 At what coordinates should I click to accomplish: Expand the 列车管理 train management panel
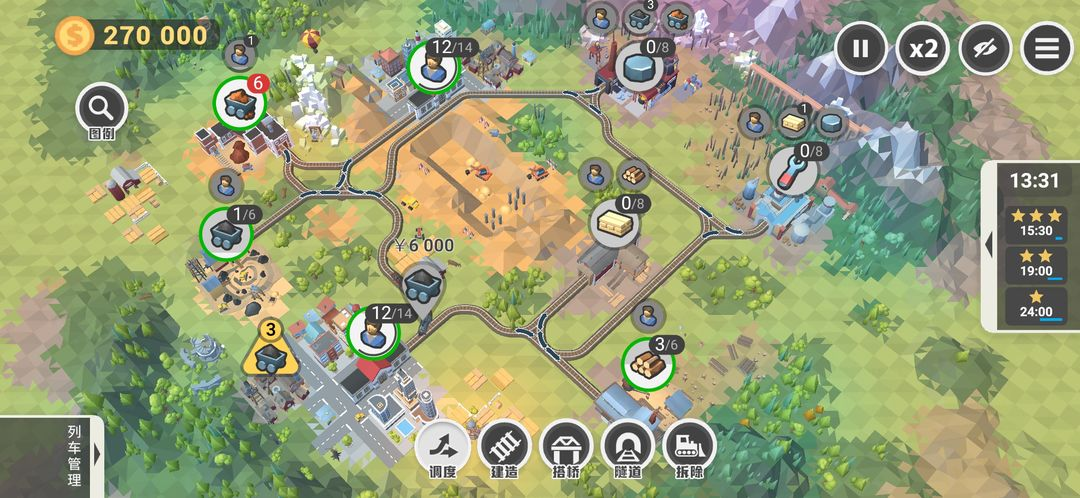[x=97, y=455]
